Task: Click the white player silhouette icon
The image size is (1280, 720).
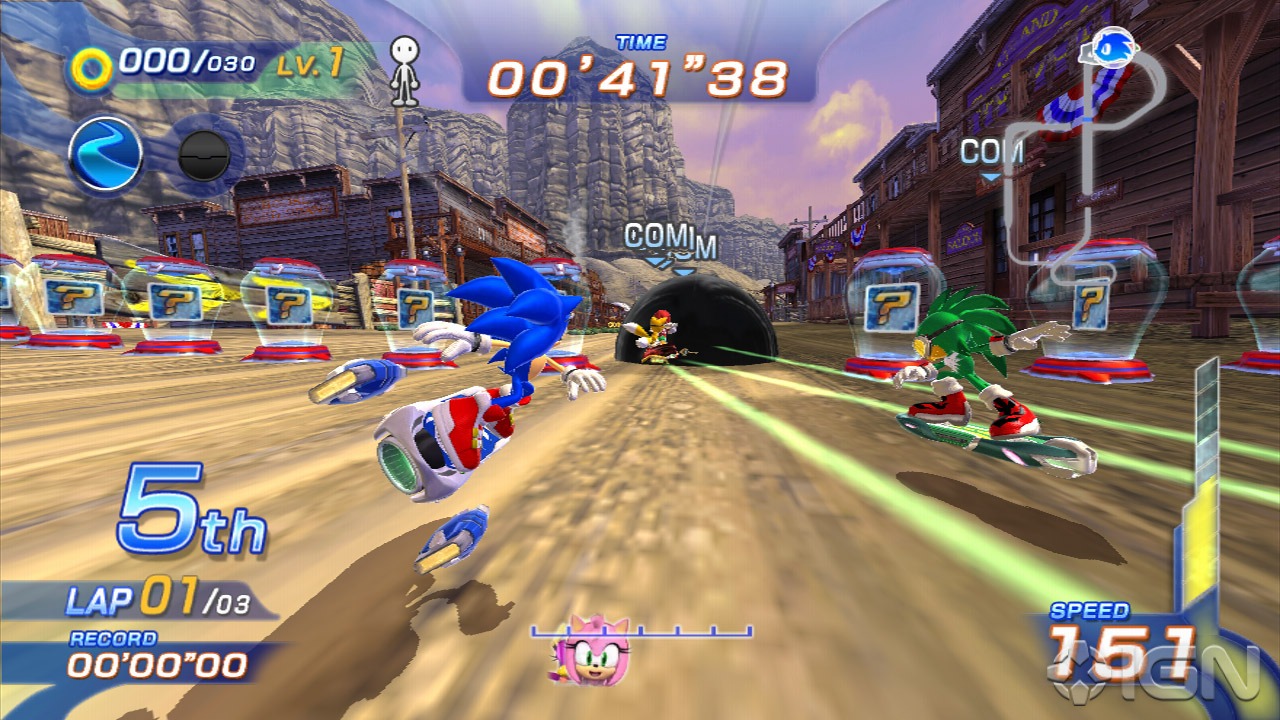Action: pos(403,71)
